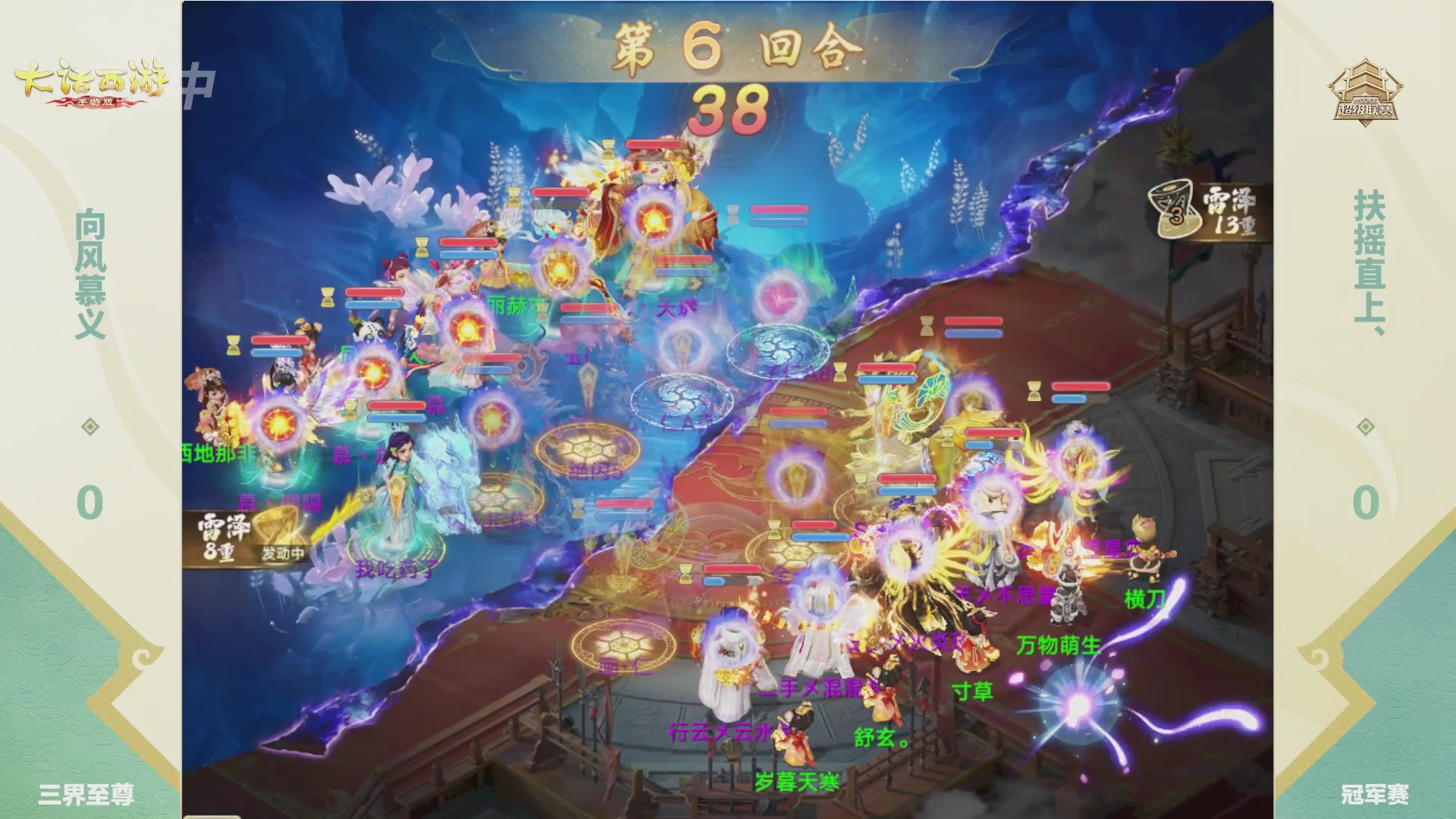
Task: Toggle the 第6回合 round banner
Action: 728,47
